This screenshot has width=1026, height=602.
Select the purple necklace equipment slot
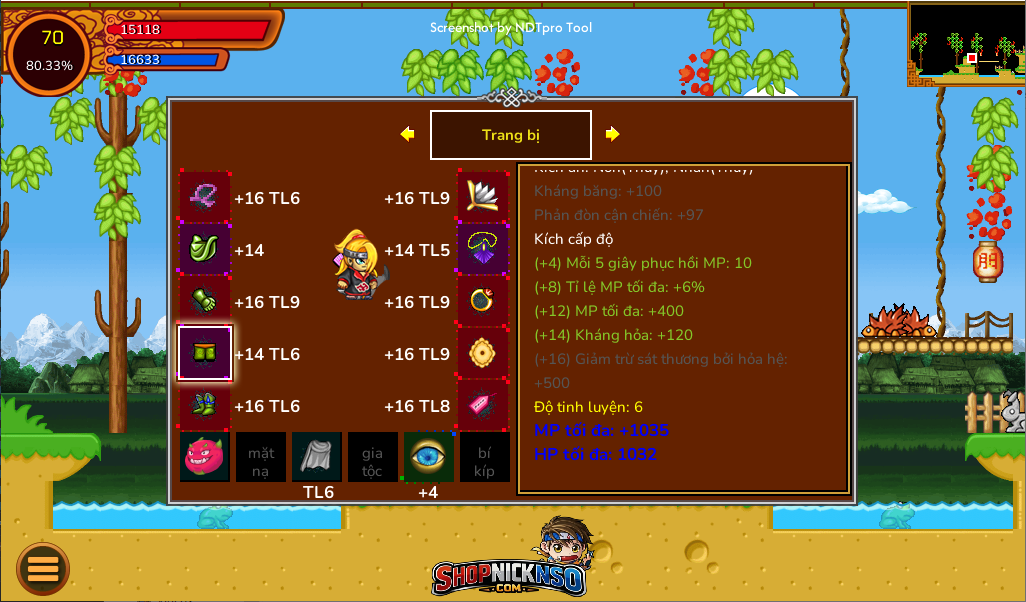[483, 249]
